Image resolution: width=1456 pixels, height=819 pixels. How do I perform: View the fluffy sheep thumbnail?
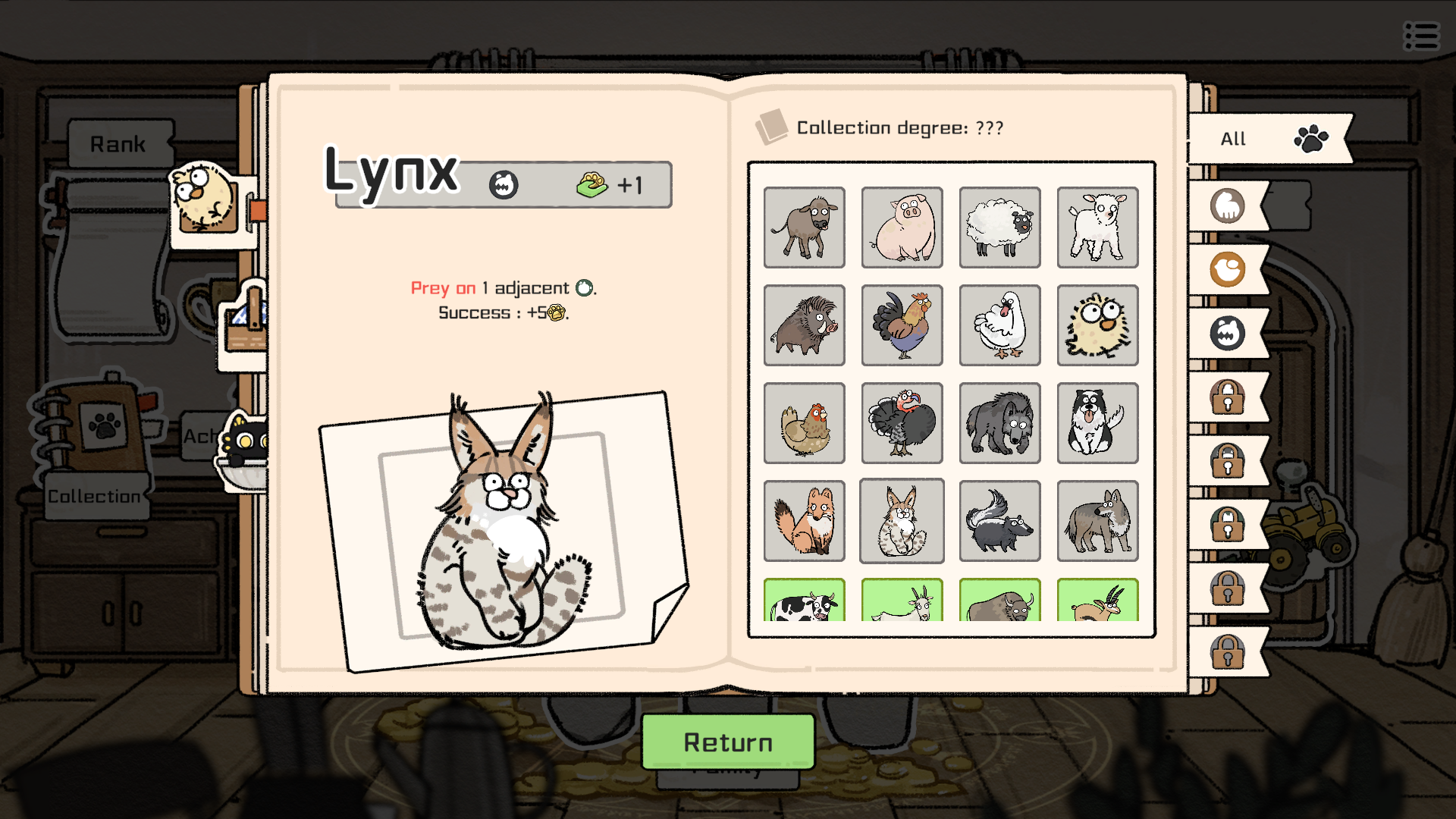(999, 227)
